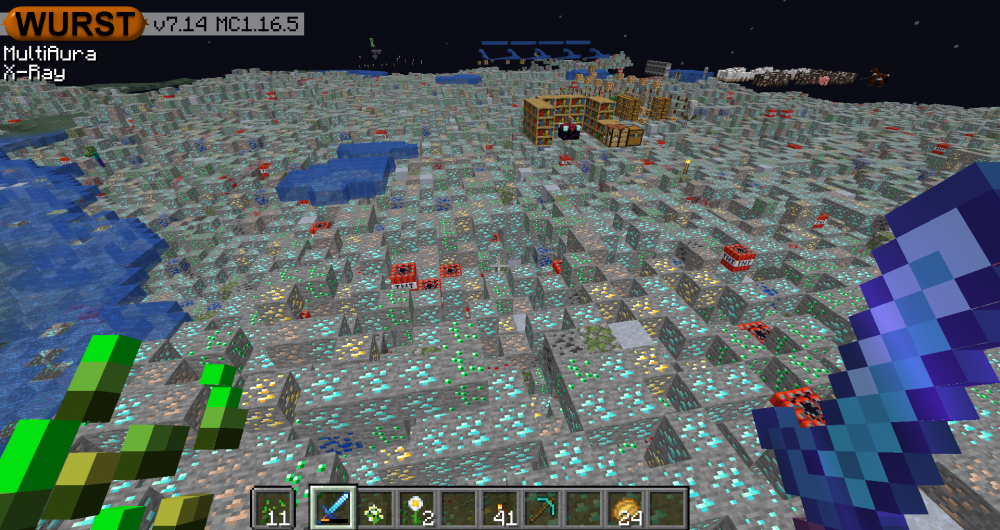1000x530 pixels.
Task: Select the bread stack of 24
Action: (x=627, y=508)
